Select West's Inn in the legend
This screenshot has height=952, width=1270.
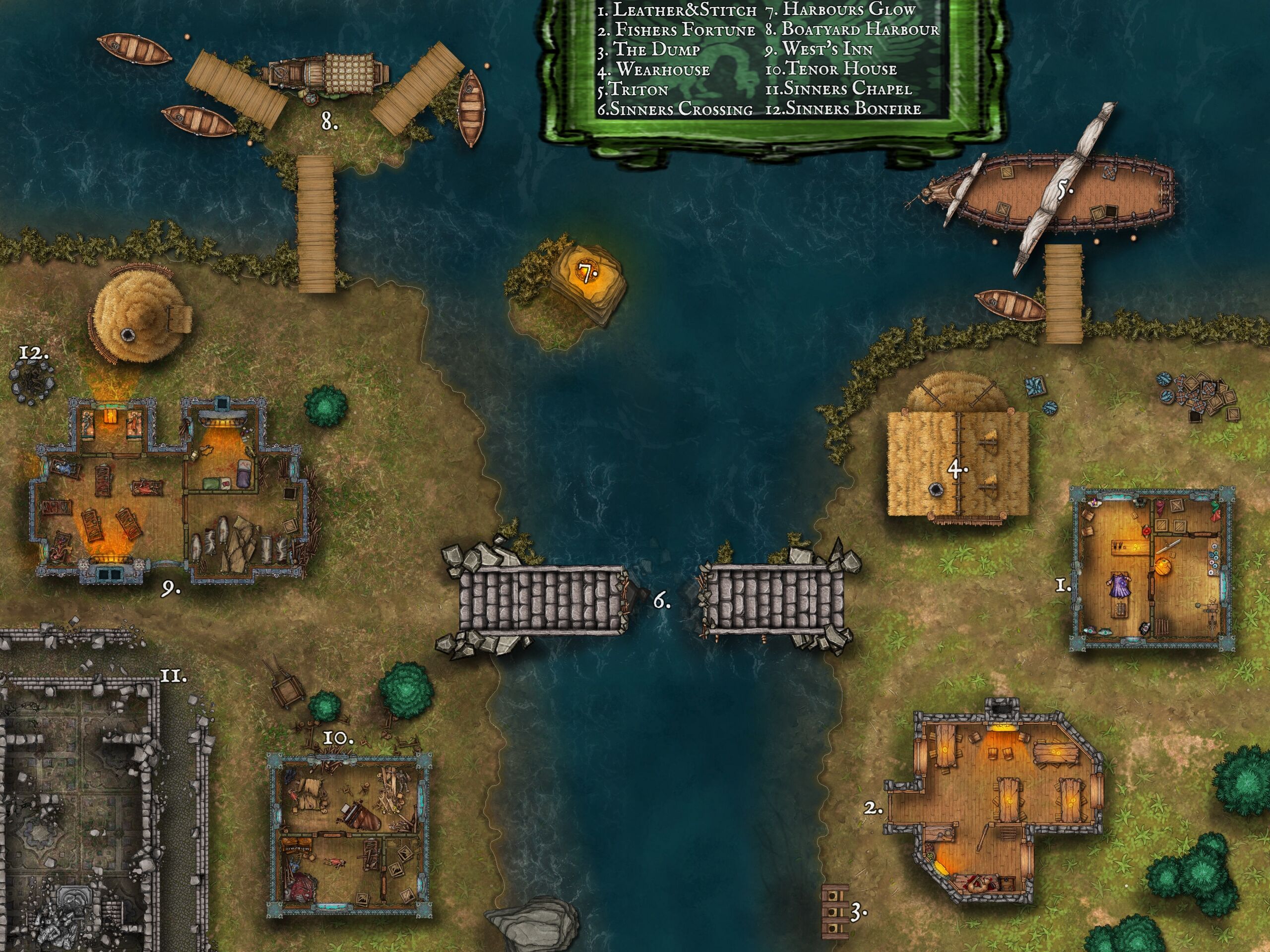point(819,50)
